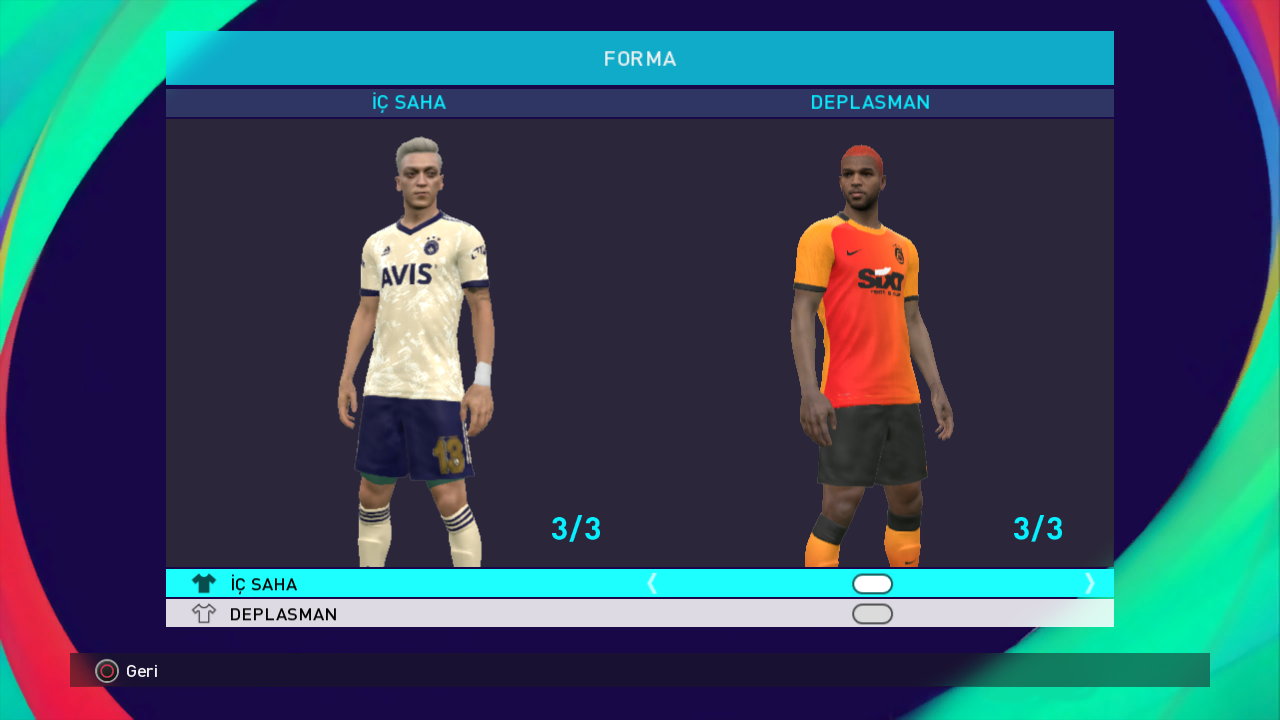Click the right arrow on İÇ SAHA row
Screen dimensions: 1280x720
tap(1090, 583)
